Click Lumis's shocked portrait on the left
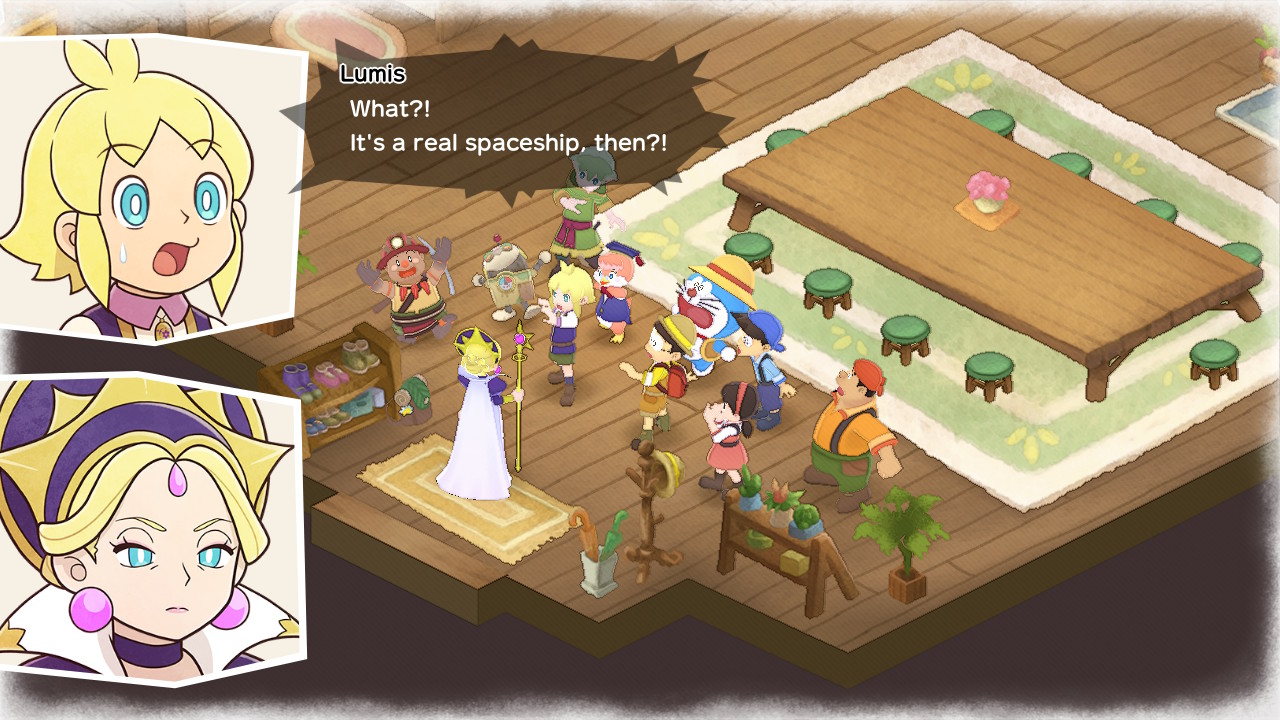Screen dimensions: 1280x720 coord(140,180)
